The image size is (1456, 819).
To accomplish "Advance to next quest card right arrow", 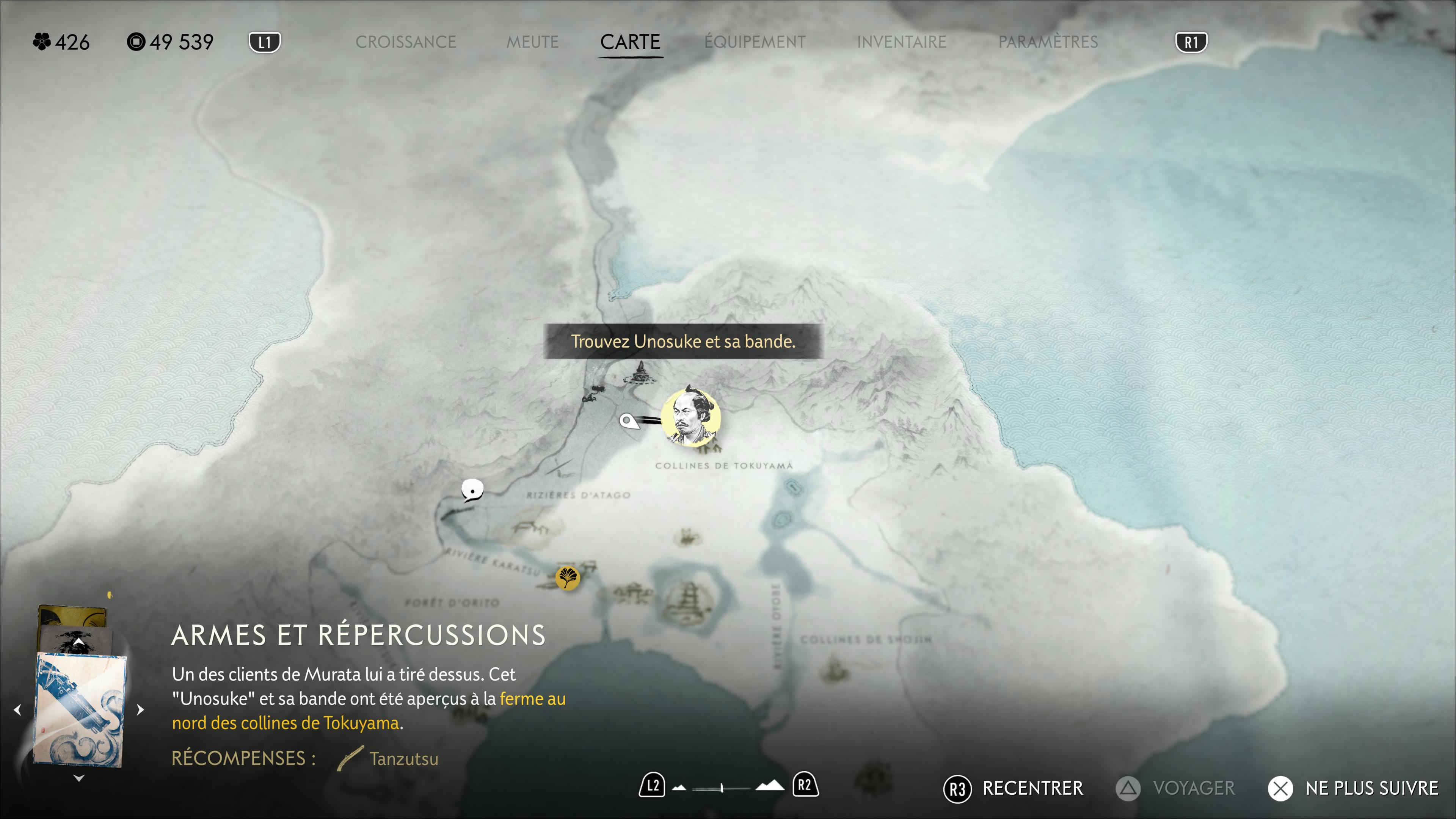I will (x=141, y=709).
